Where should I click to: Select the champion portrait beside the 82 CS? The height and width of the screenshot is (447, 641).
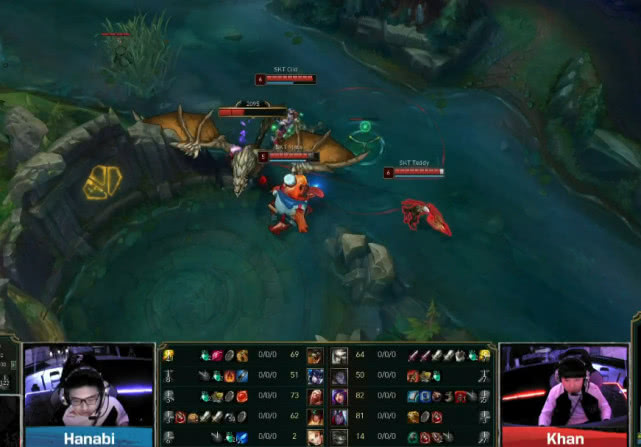(339, 396)
